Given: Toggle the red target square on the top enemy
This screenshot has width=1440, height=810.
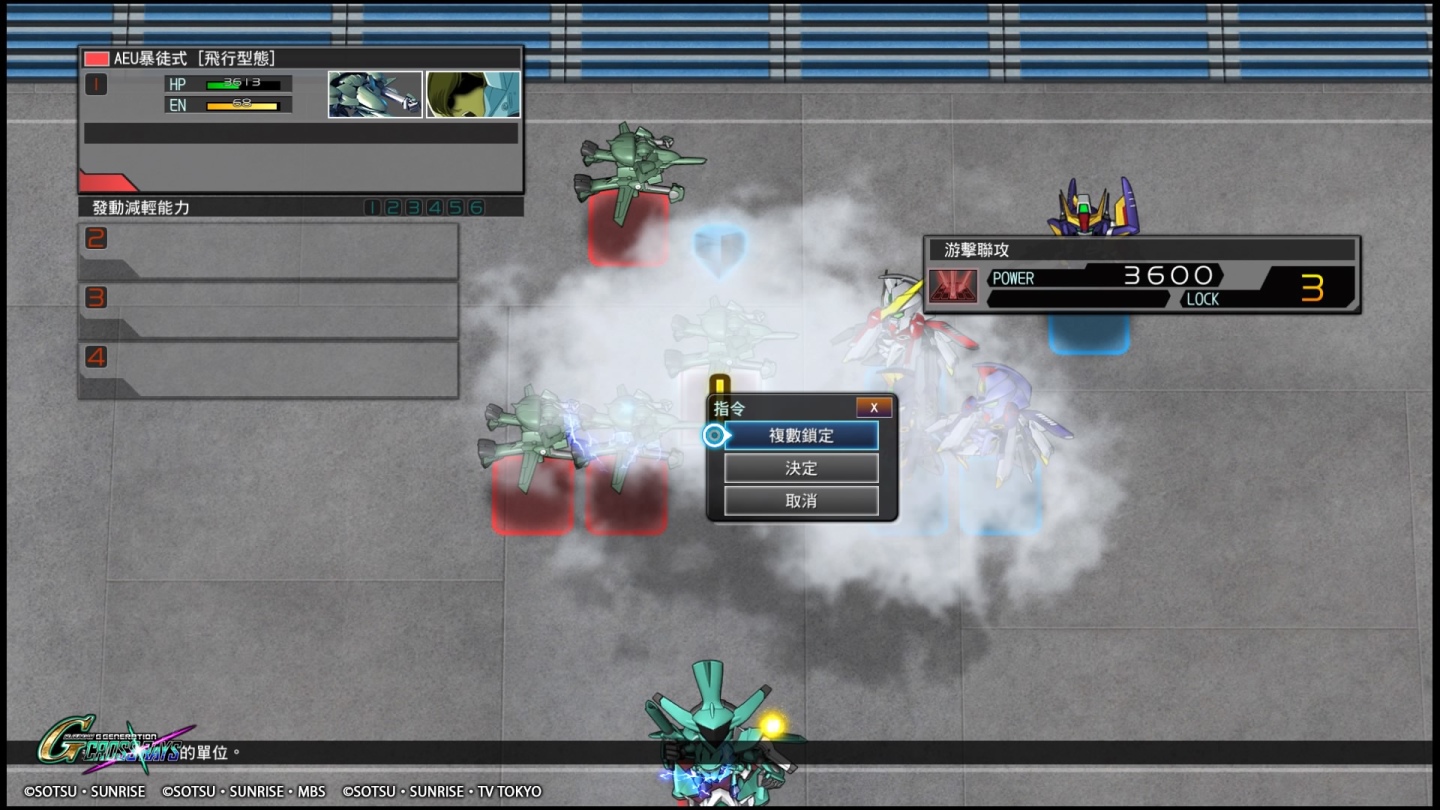Looking at the screenshot, I should 628,230.
